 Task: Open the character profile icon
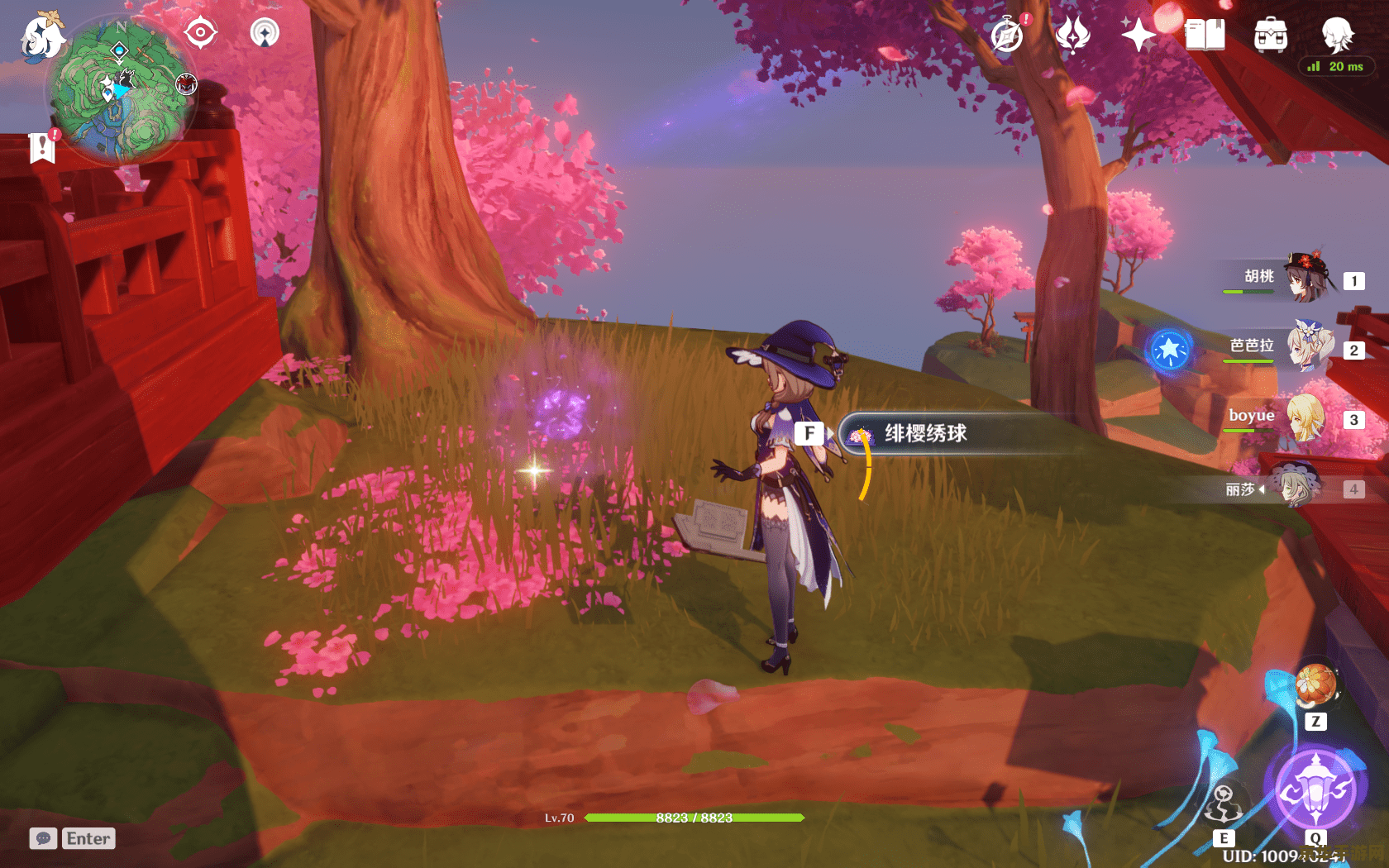(x=1336, y=36)
